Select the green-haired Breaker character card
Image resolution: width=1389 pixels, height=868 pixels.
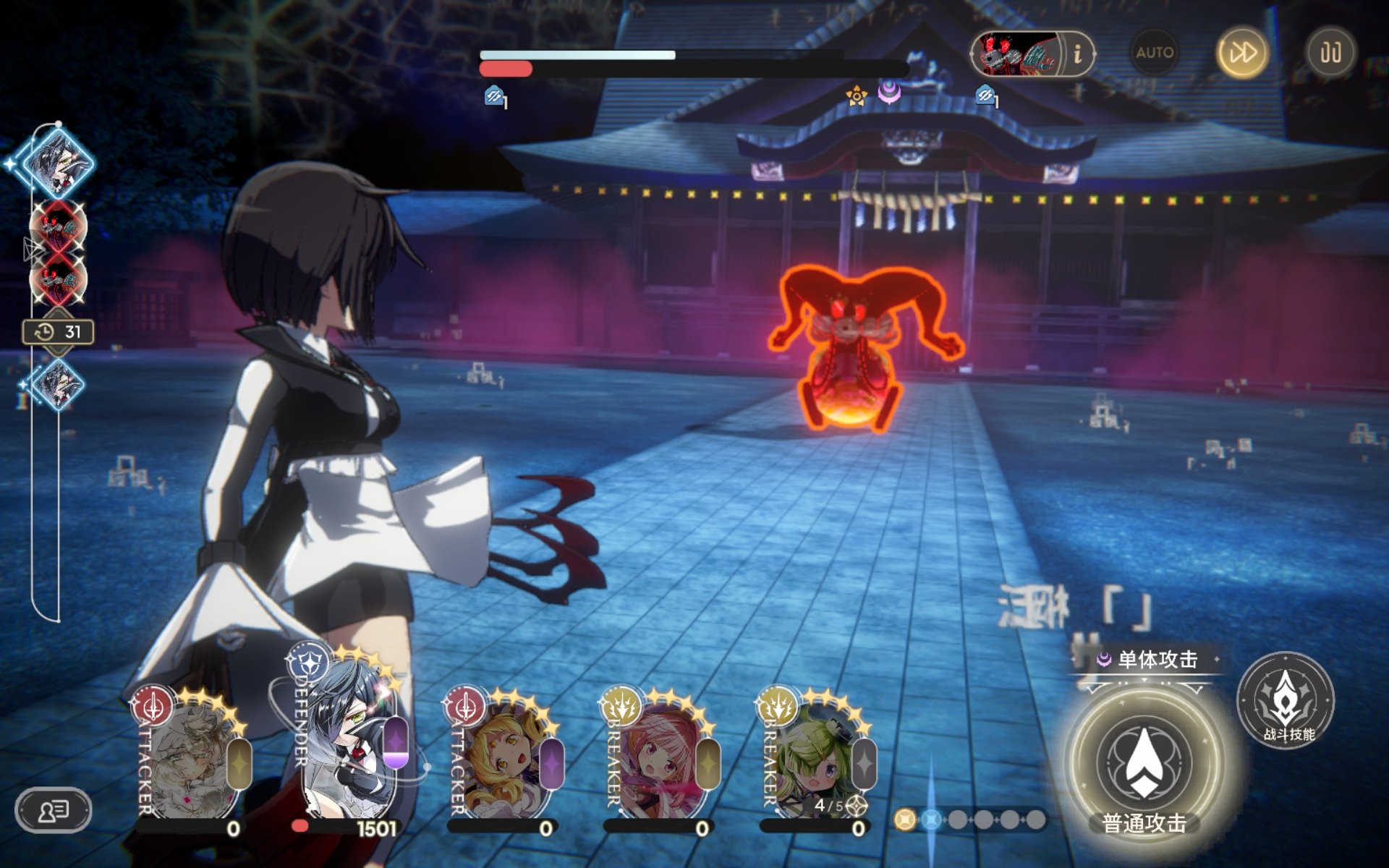(815, 759)
